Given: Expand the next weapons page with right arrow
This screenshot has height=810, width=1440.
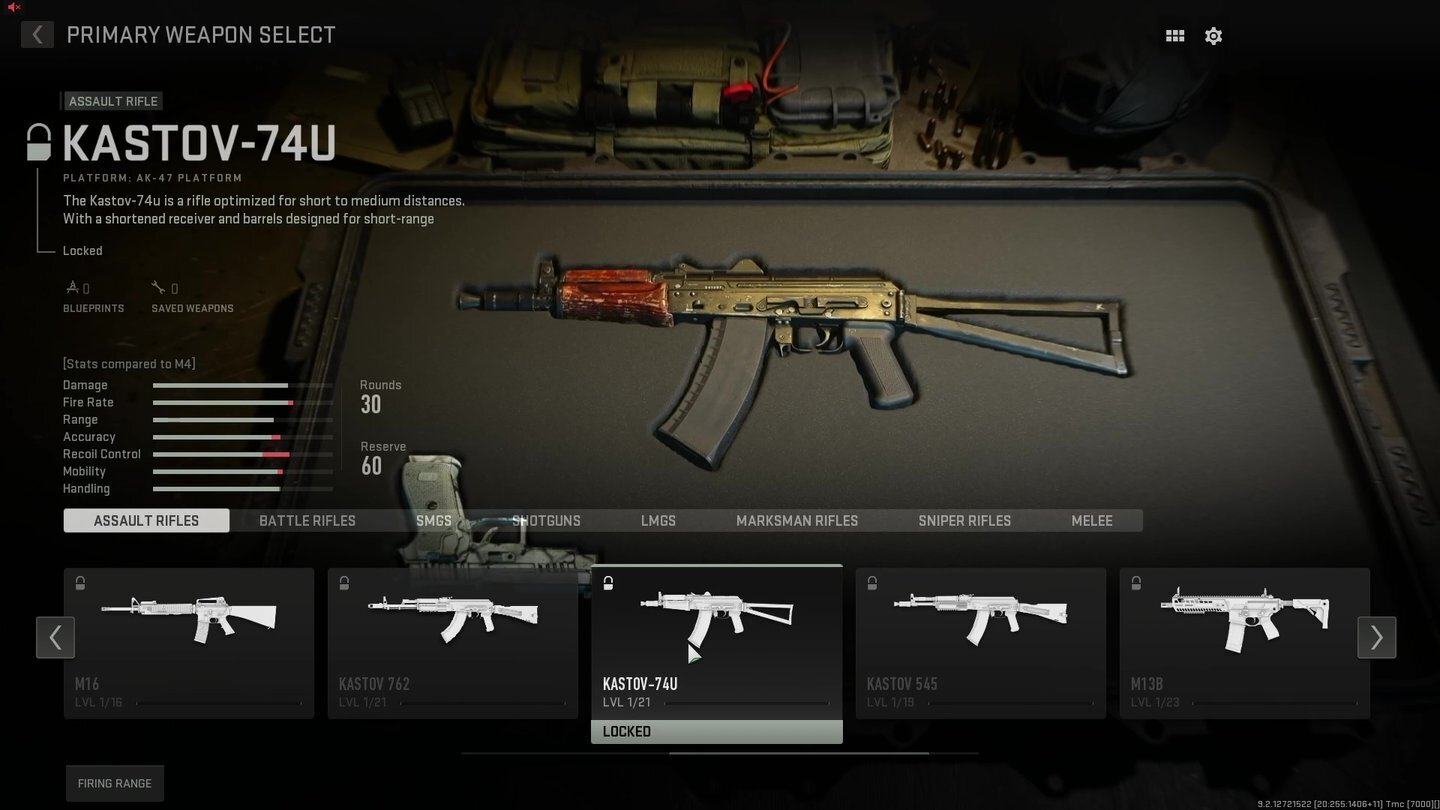Looking at the screenshot, I should pos(1377,637).
